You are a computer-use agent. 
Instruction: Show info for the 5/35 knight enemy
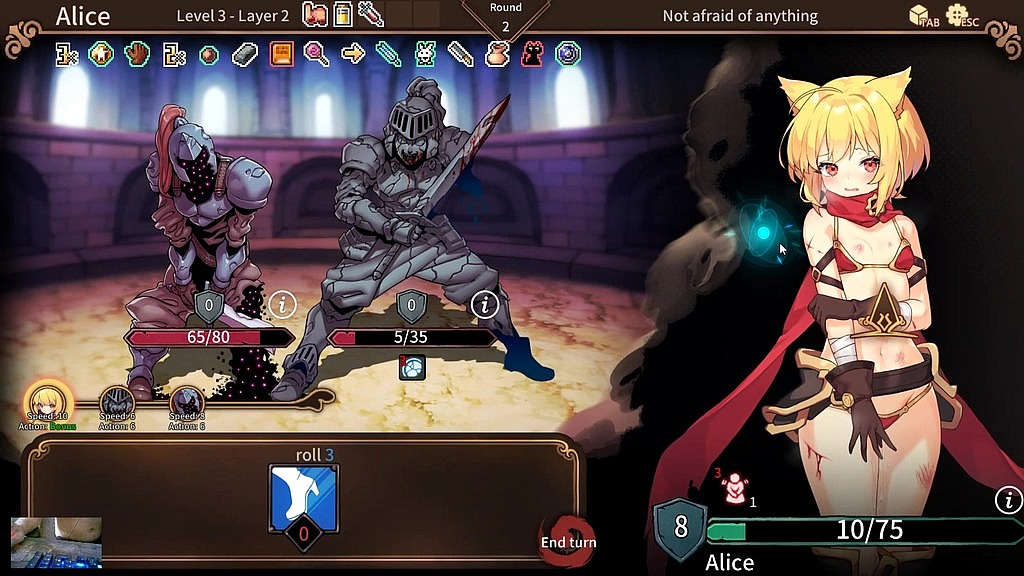pyautogui.click(x=485, y=305)
